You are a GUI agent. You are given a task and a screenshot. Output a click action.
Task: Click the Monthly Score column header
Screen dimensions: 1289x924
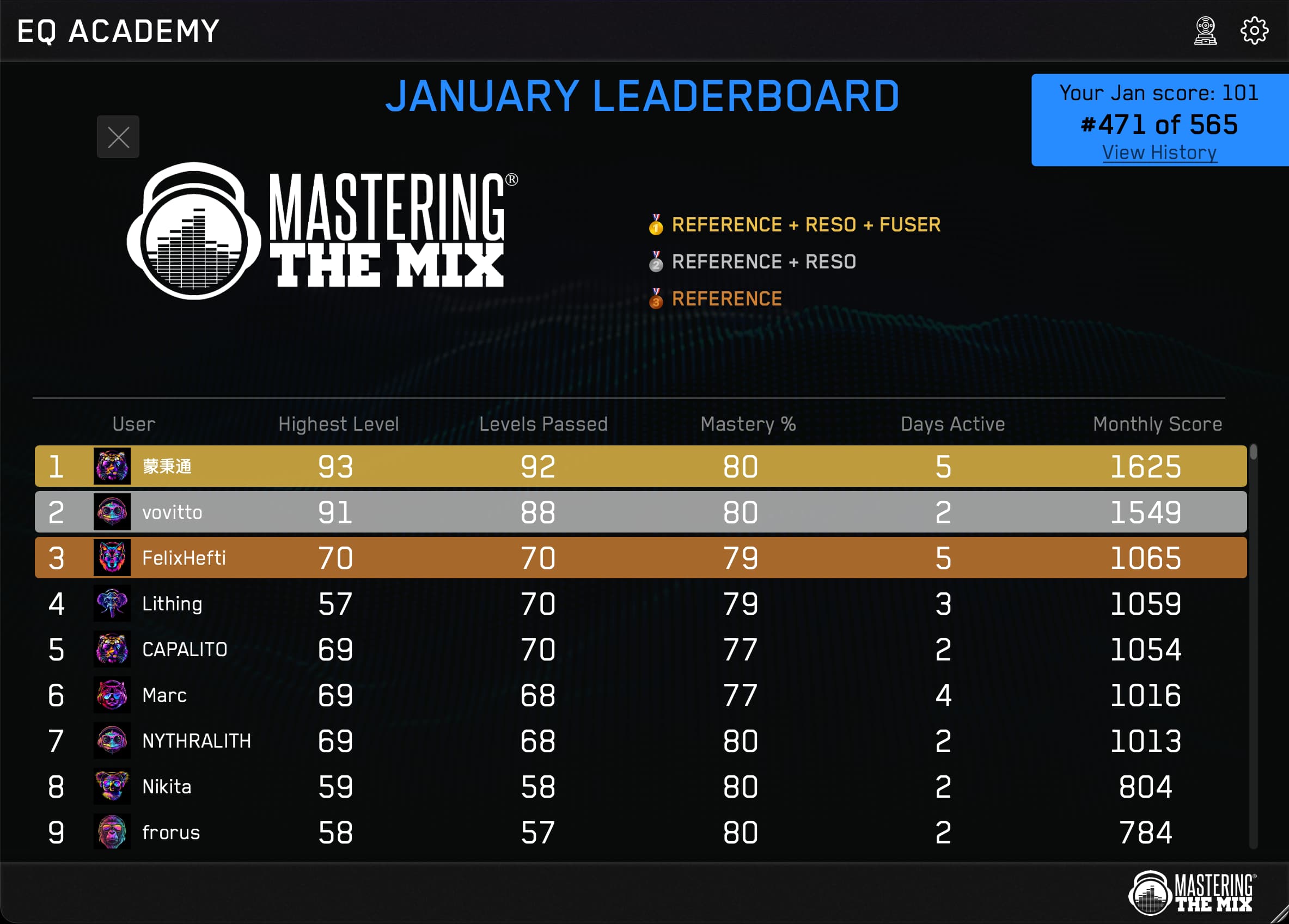[x=1157, y=424]
